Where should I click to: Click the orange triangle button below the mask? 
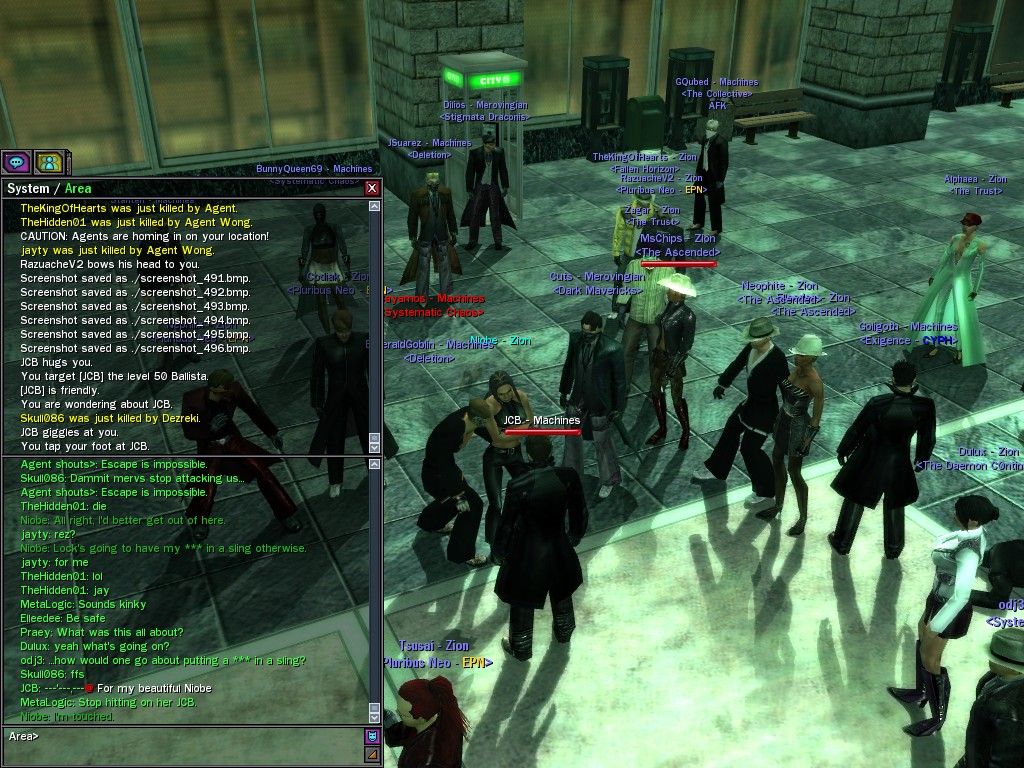[372, 754]
